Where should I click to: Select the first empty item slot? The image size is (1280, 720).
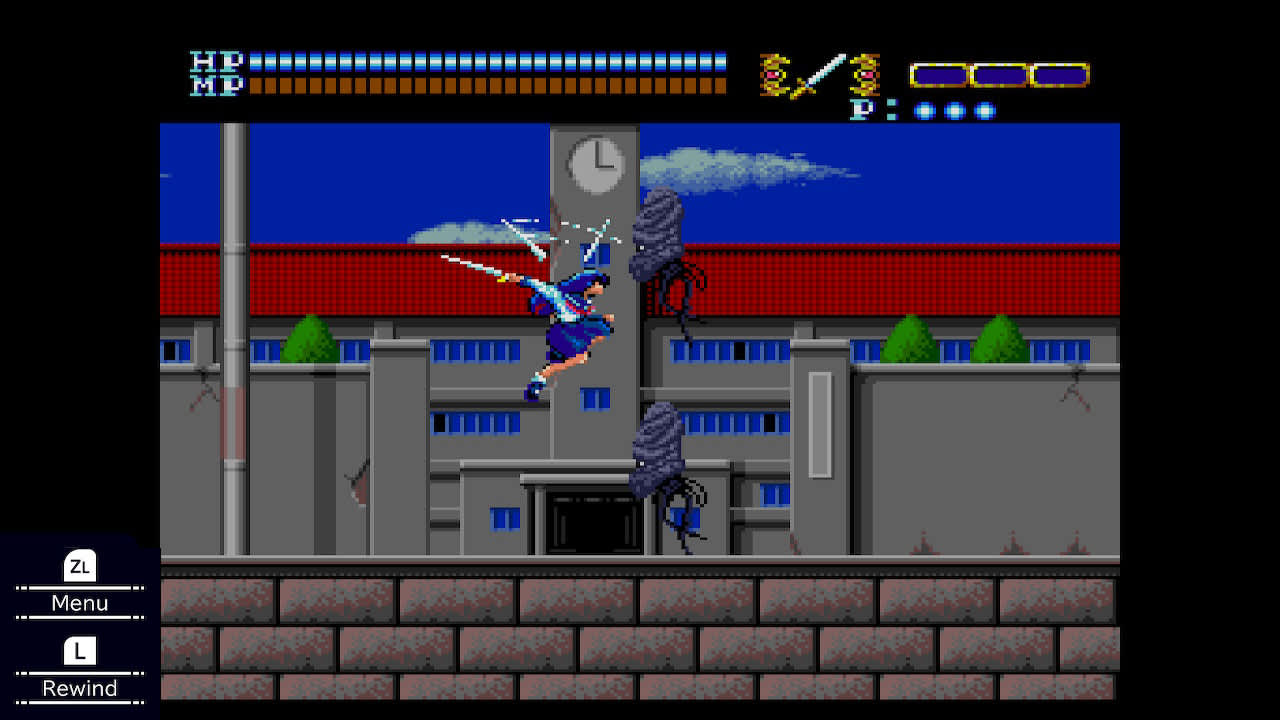940,73
